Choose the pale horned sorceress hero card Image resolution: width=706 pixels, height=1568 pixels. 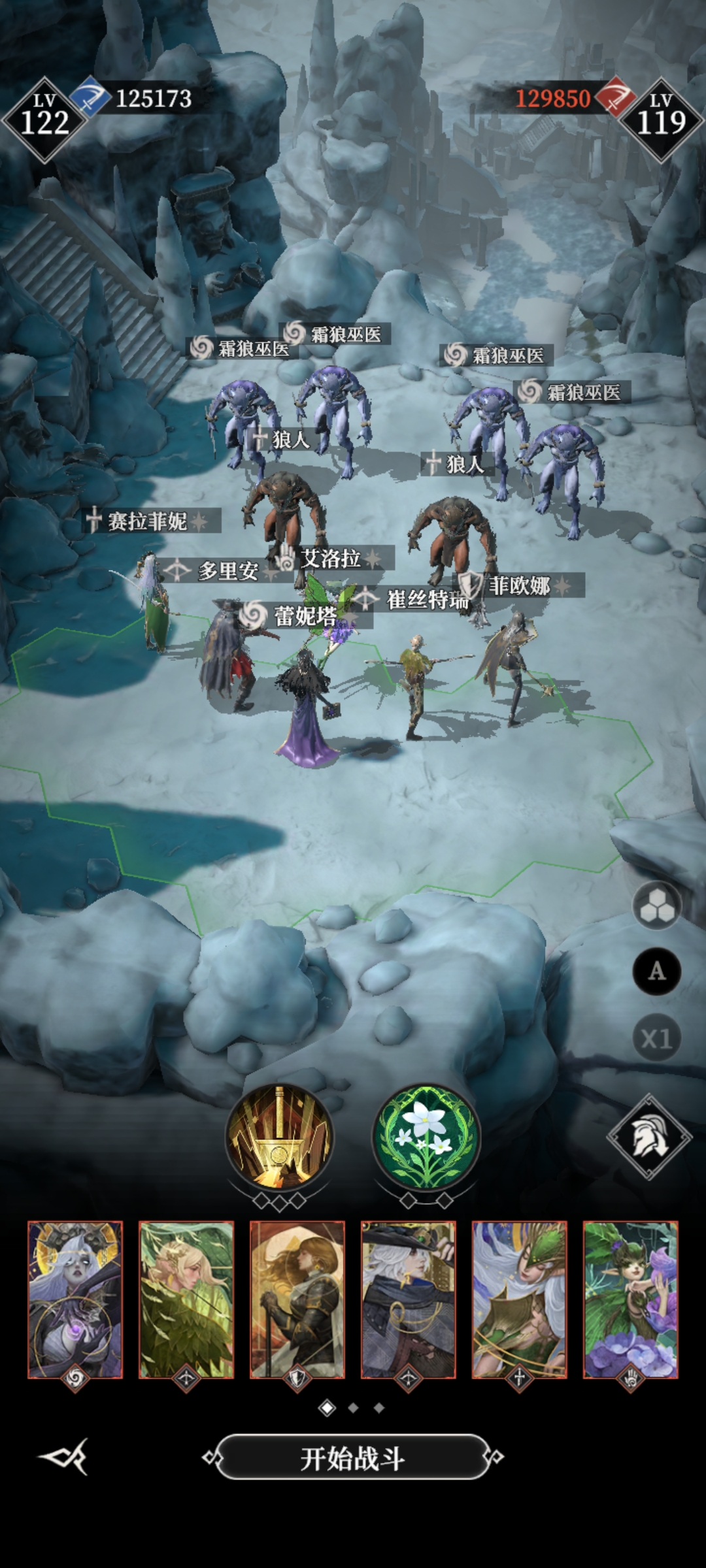click(75, 1299)
